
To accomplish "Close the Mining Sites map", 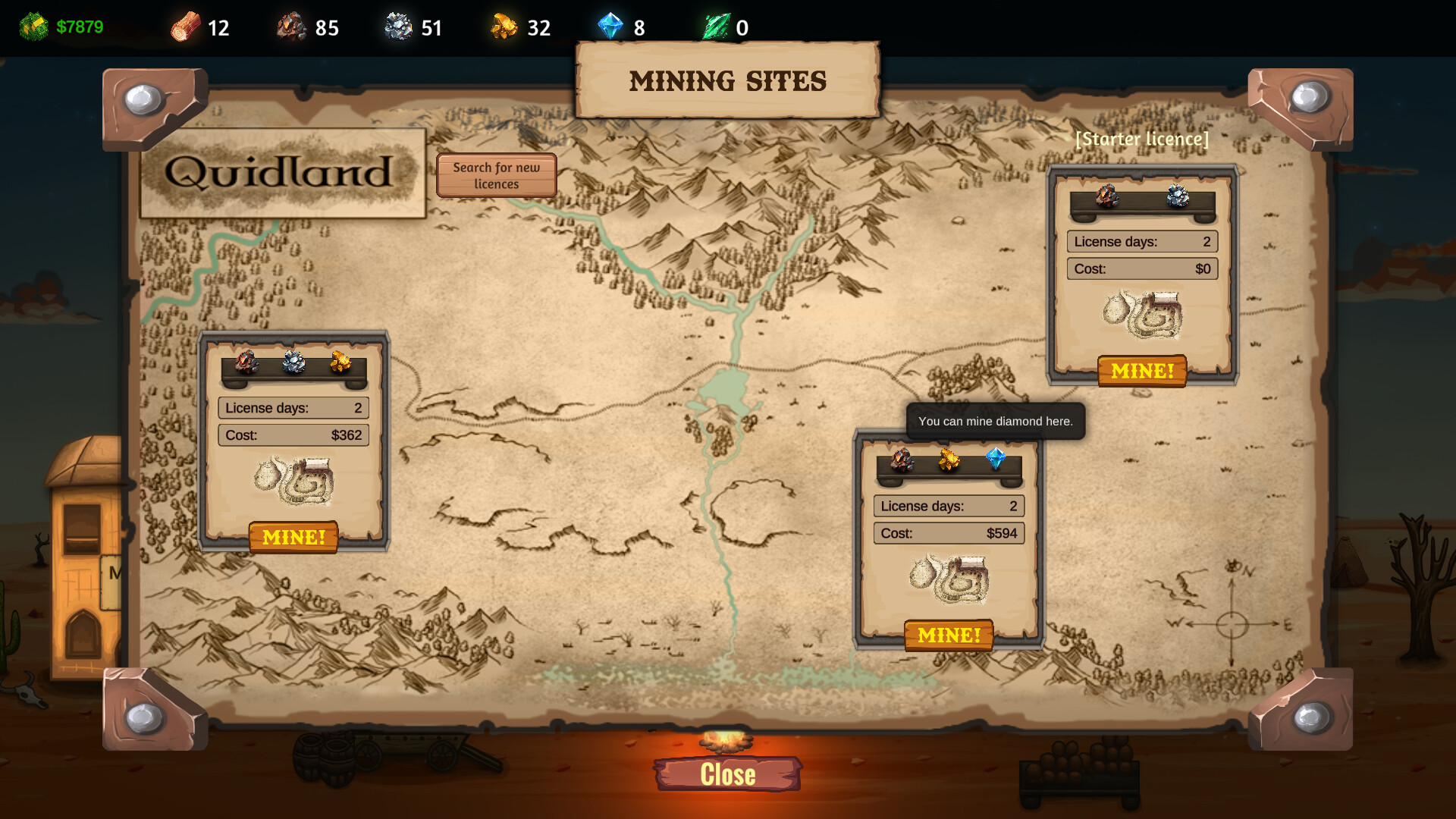I will 727,774.
